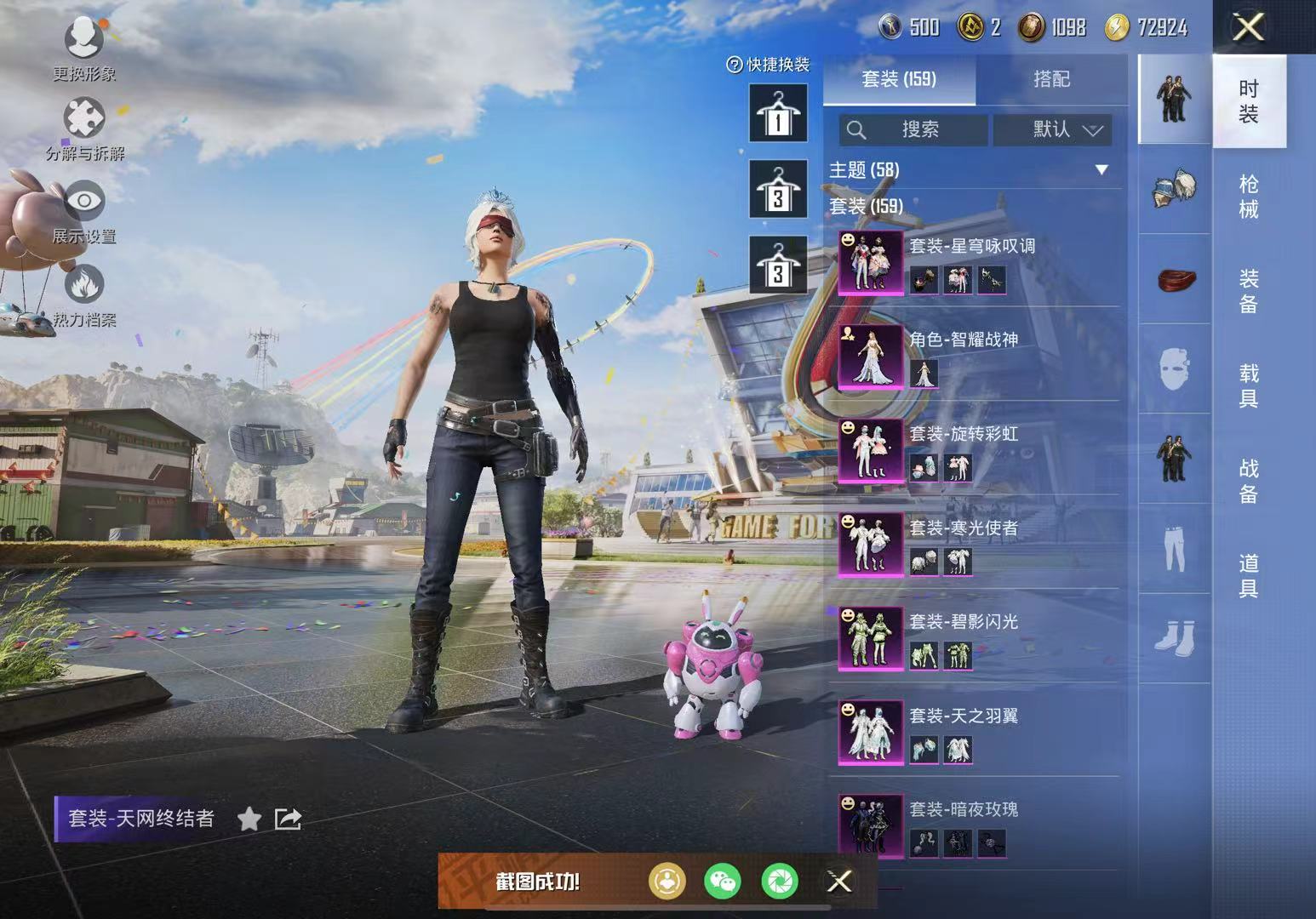Select quick-change wardrobe preset 1
The width and height of the screenshot is (1316, 919).
pyautogui.click(x=778, y=113)
